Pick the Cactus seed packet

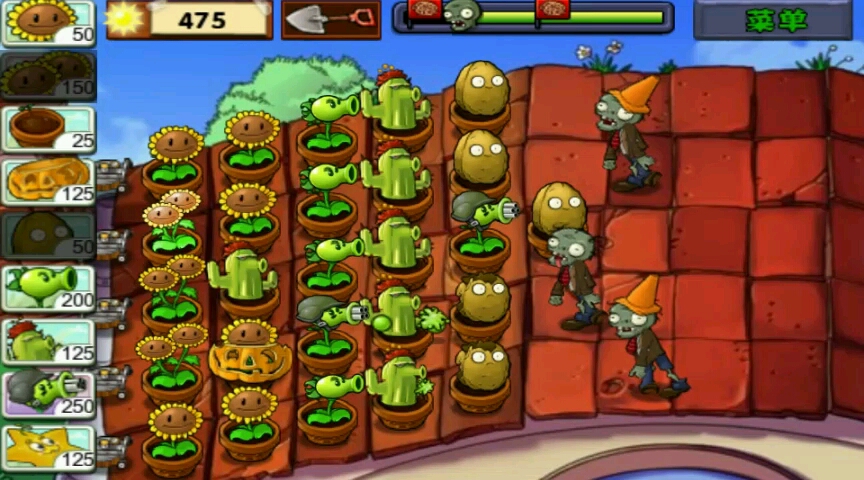[x=48, y=341]
